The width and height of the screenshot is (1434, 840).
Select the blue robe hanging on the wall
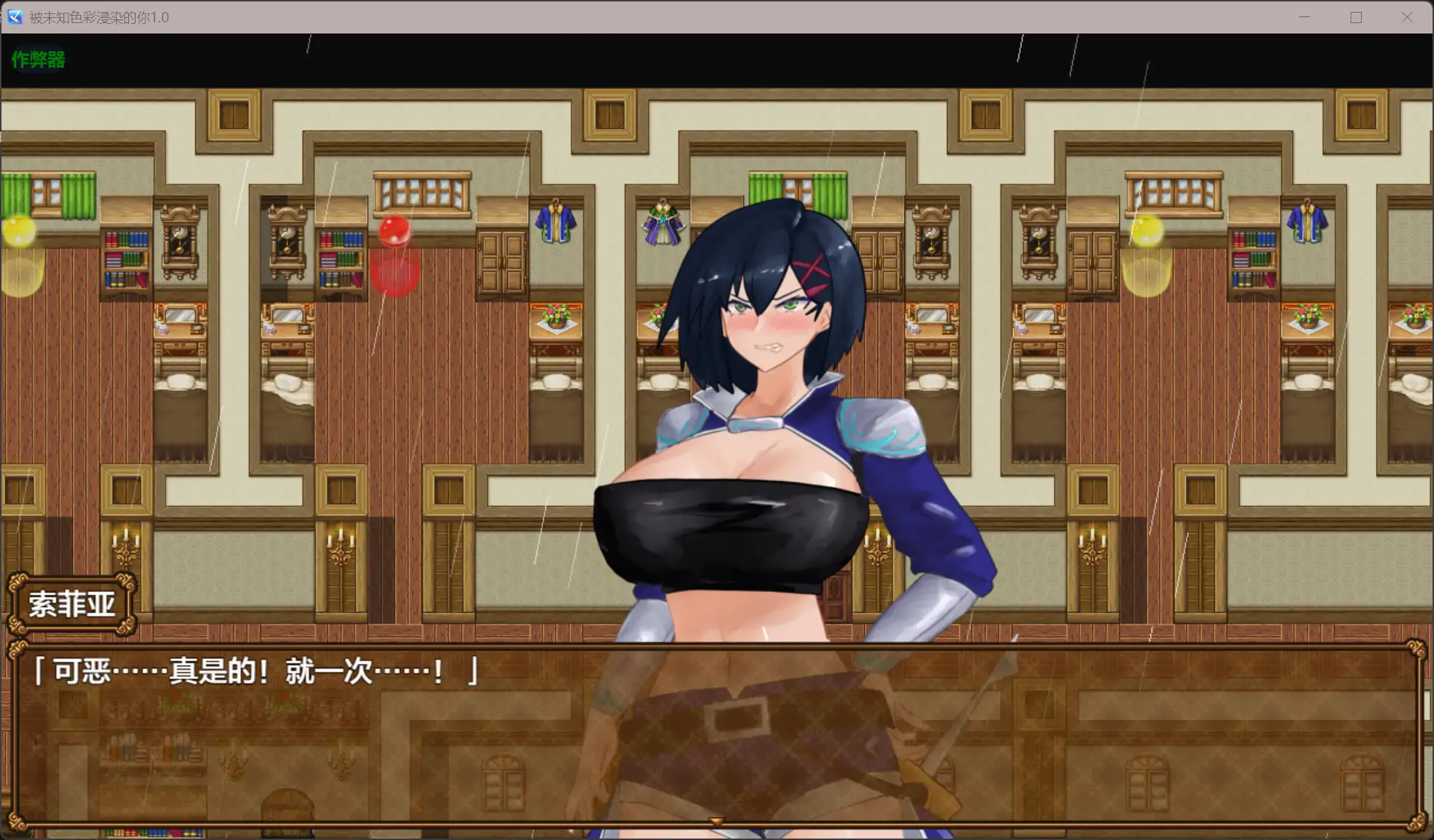[x=557, y=222]
